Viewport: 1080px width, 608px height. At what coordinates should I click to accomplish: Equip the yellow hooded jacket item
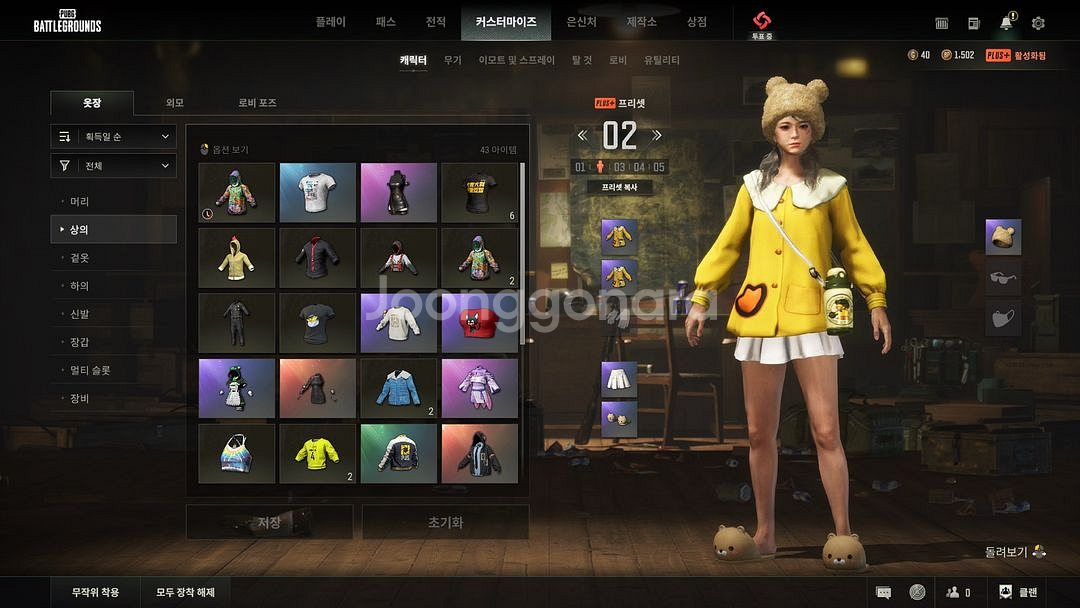pyautogui.click(x=237, y=258)
